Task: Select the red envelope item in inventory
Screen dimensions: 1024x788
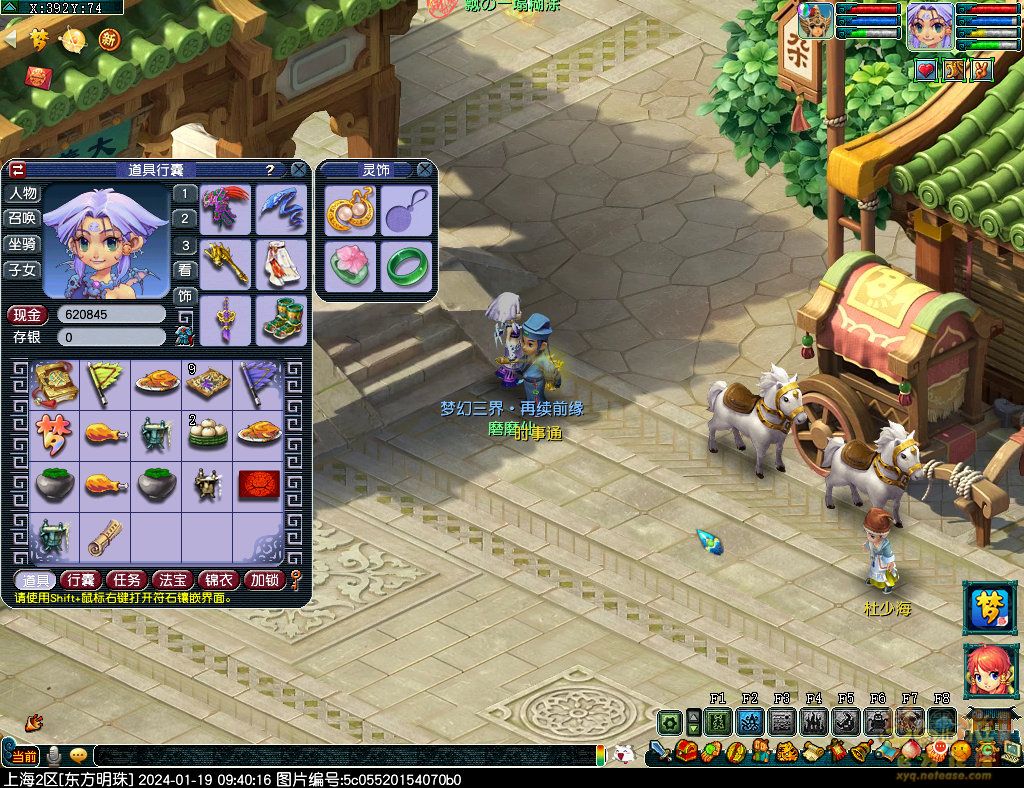Action: coord(258,486)
